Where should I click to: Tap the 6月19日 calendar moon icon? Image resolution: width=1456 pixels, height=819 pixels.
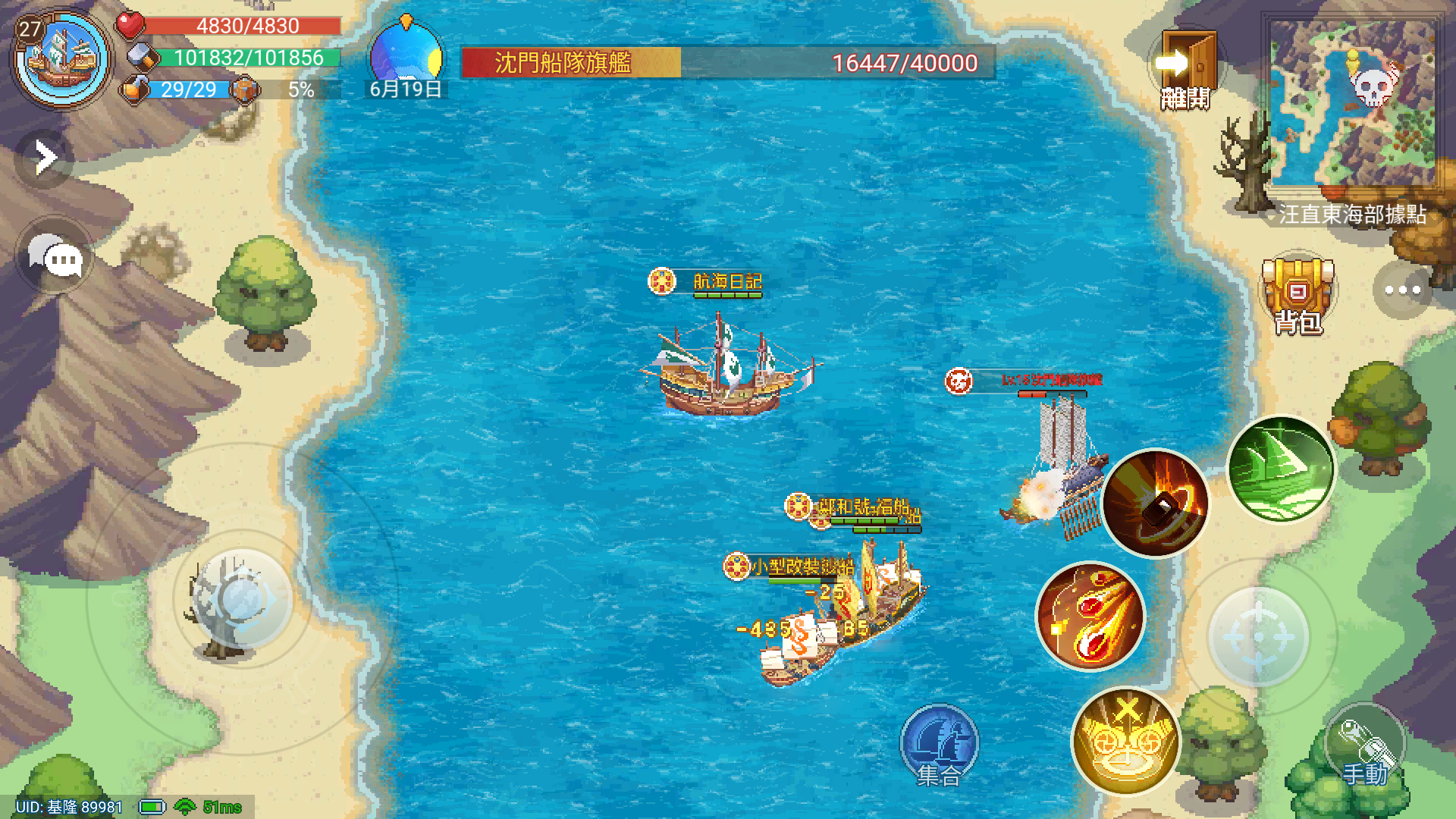click(406, 53)
